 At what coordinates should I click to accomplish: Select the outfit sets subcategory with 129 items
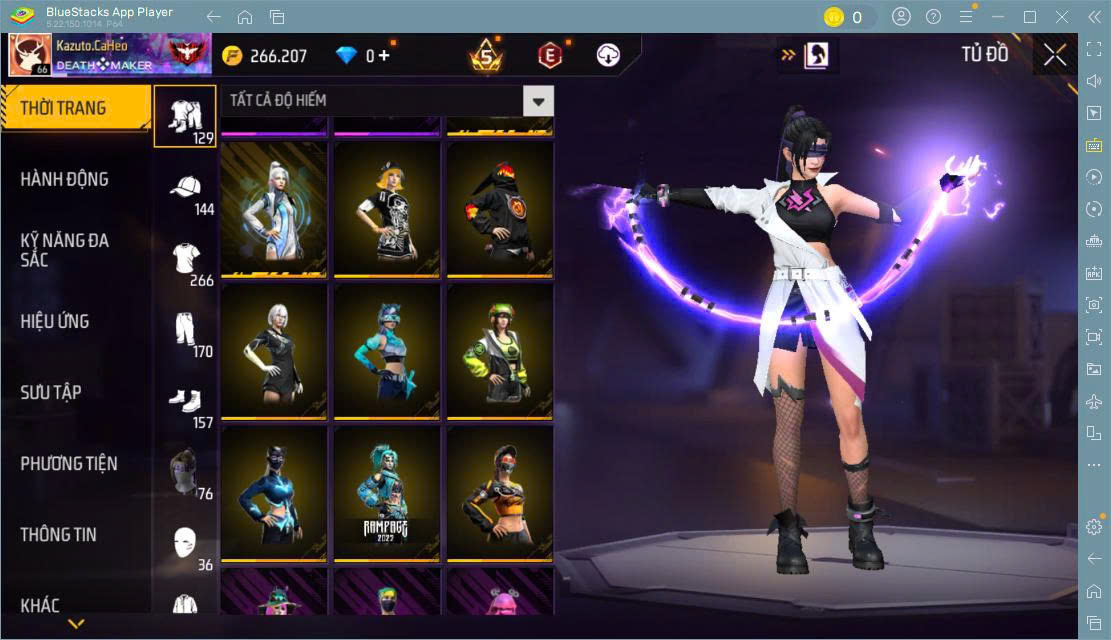185,116
